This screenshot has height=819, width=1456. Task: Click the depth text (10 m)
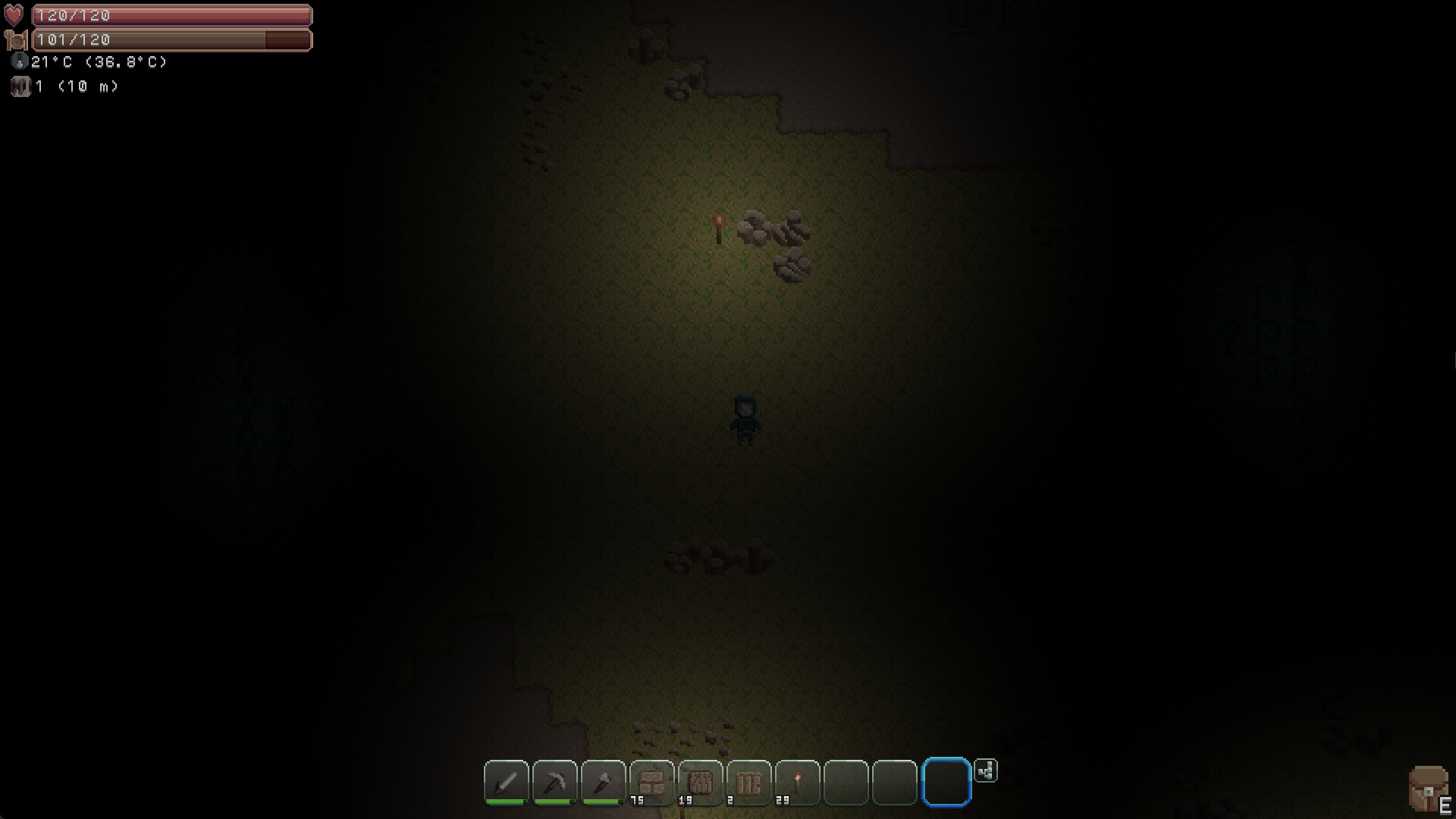tap(89, 86)
